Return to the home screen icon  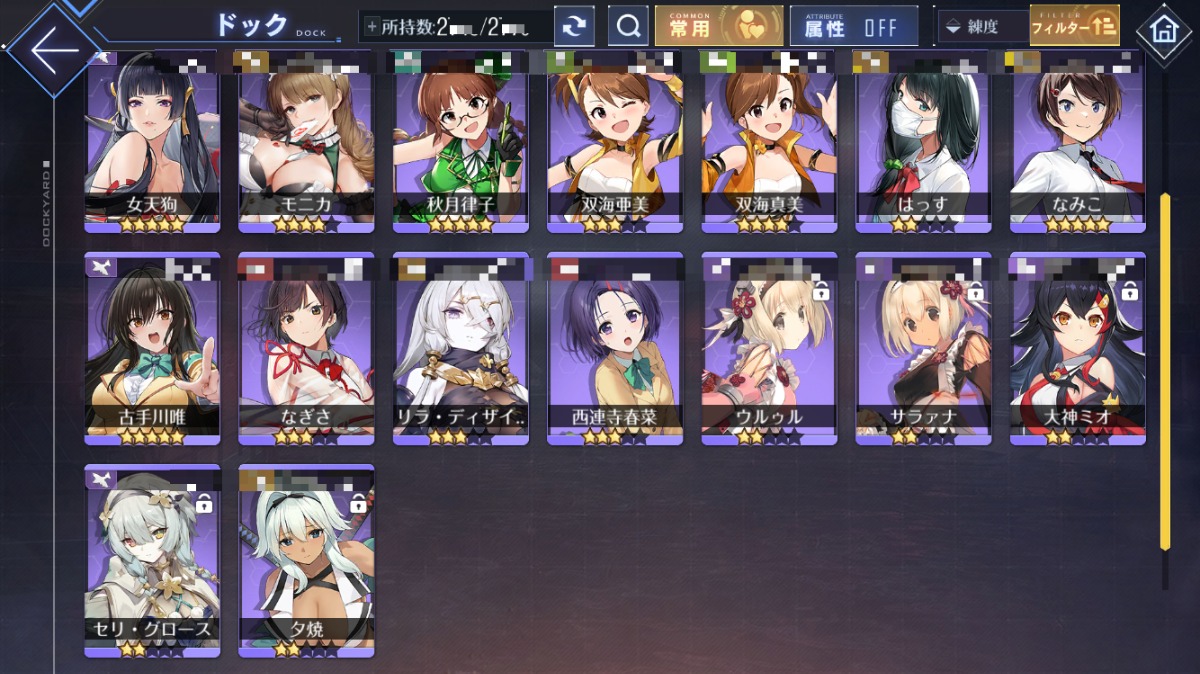click(1164, 30)
